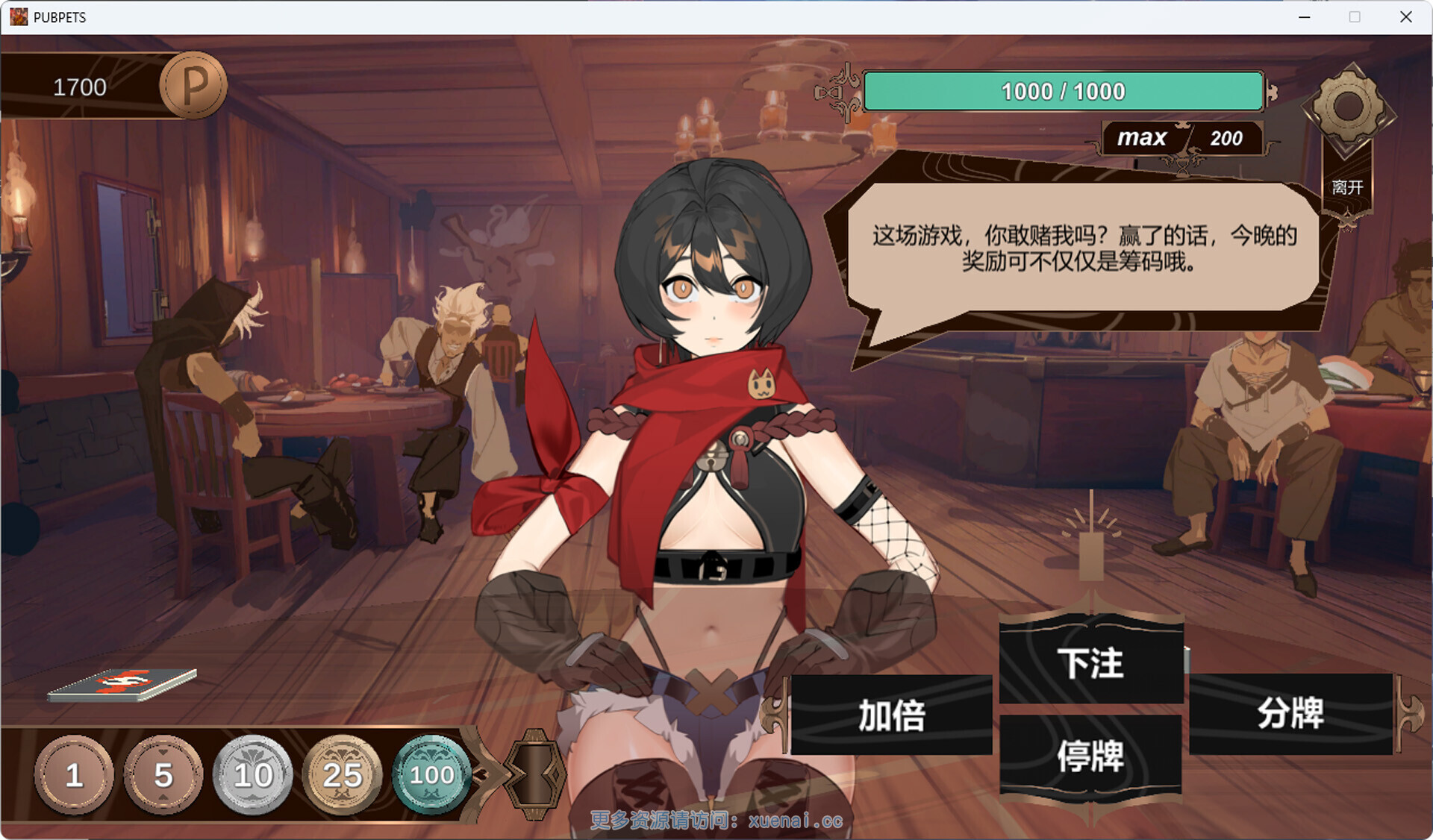Pick the 5 value betting chip

pyautogui.click(x=163, y=774)
